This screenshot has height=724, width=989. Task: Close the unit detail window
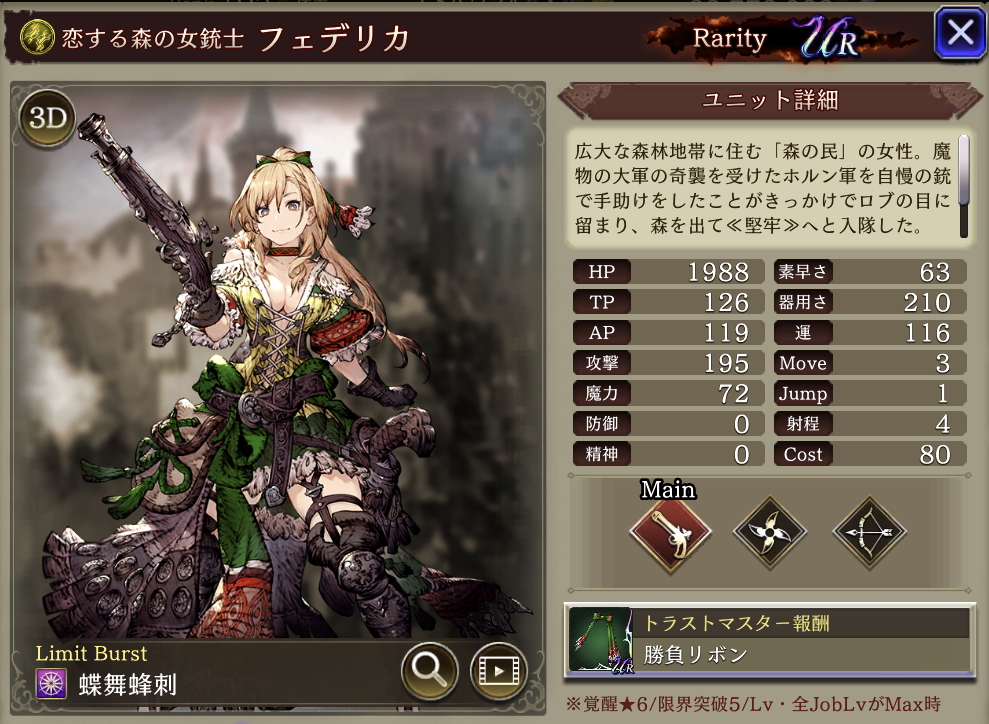tap(960, 34)
